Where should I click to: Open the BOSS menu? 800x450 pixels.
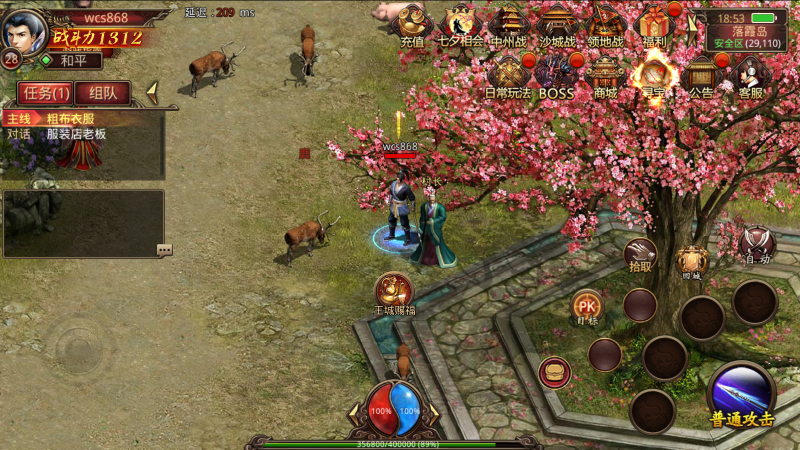pyautogui.click(x=556, y=74)
